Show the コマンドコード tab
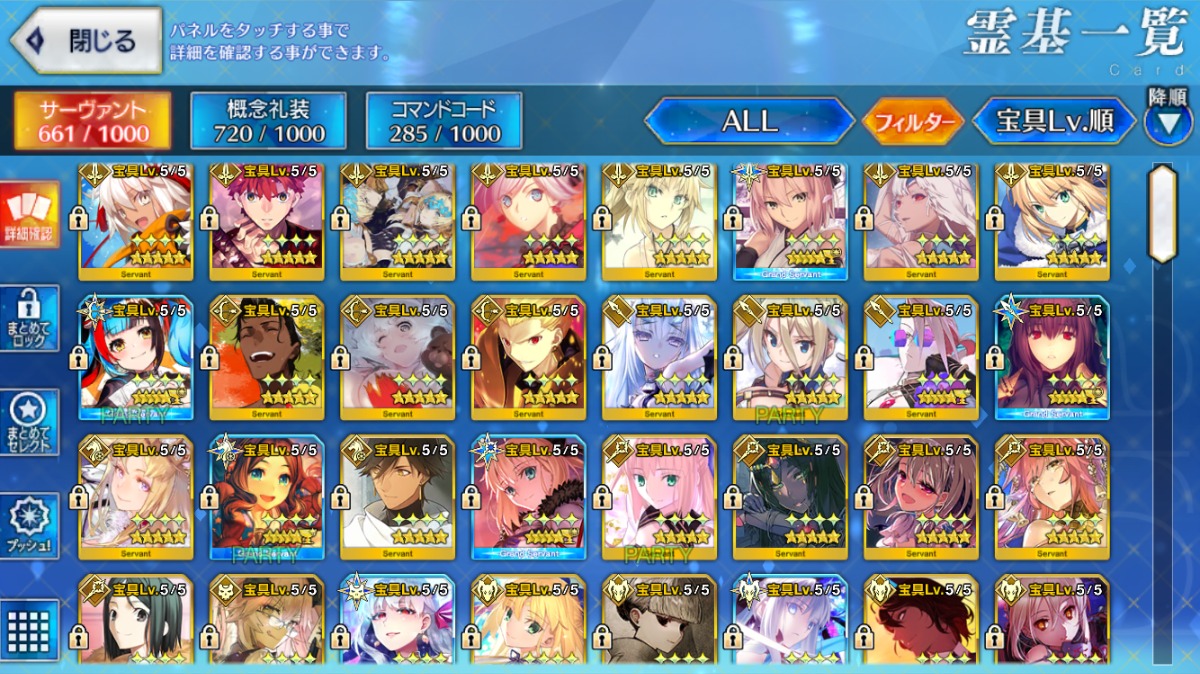Image resolution: width=1200 pixels, height=674 pixels. [x=444, y=121]
